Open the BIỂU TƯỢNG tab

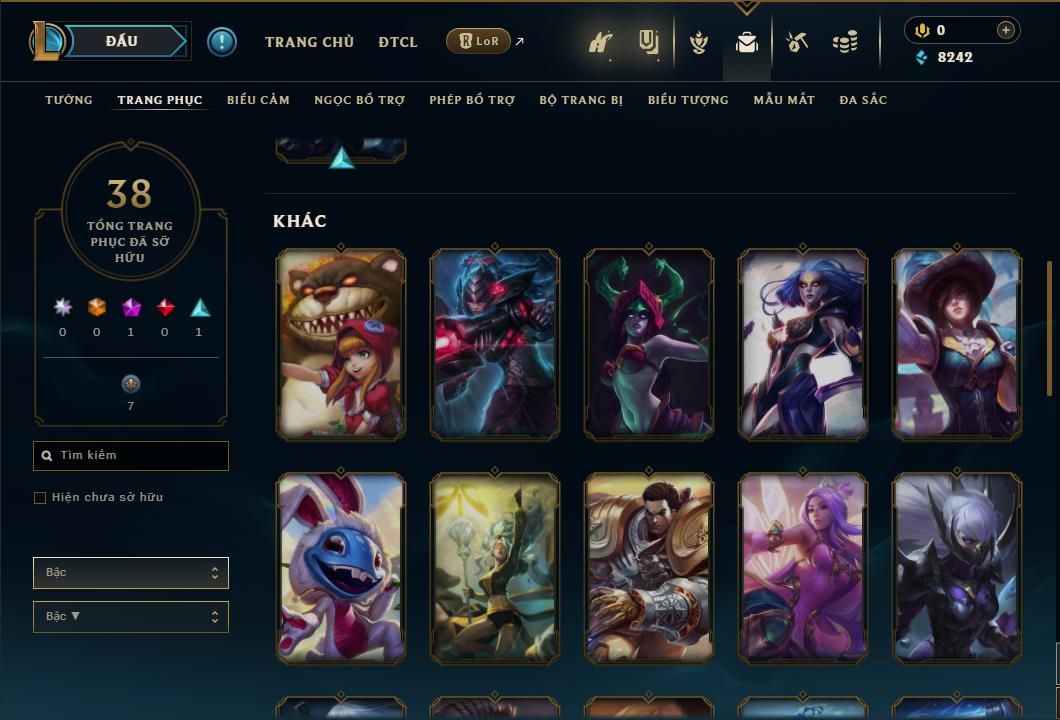[688, 100]
